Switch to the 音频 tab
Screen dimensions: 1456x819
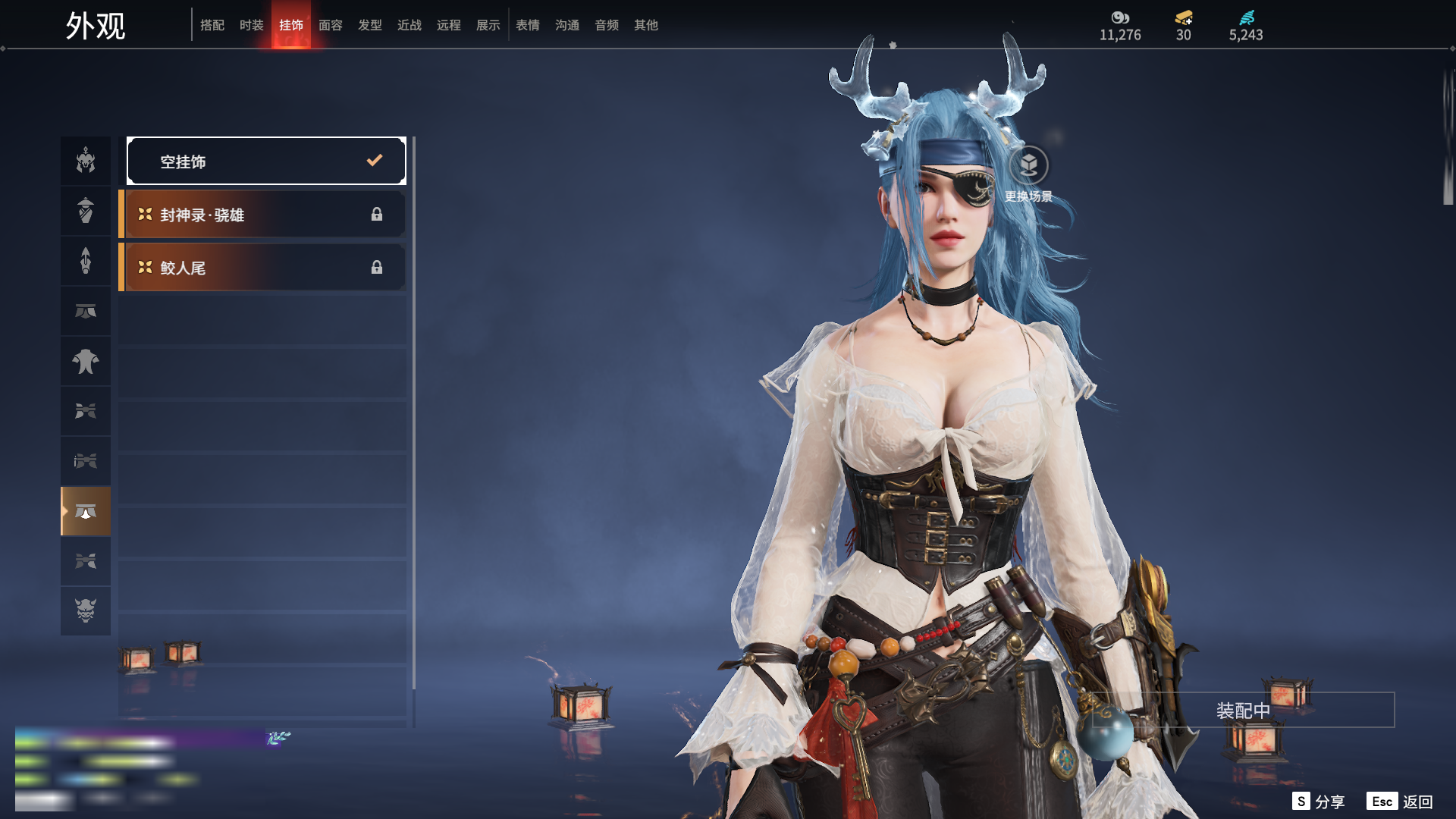pos(607,25)
